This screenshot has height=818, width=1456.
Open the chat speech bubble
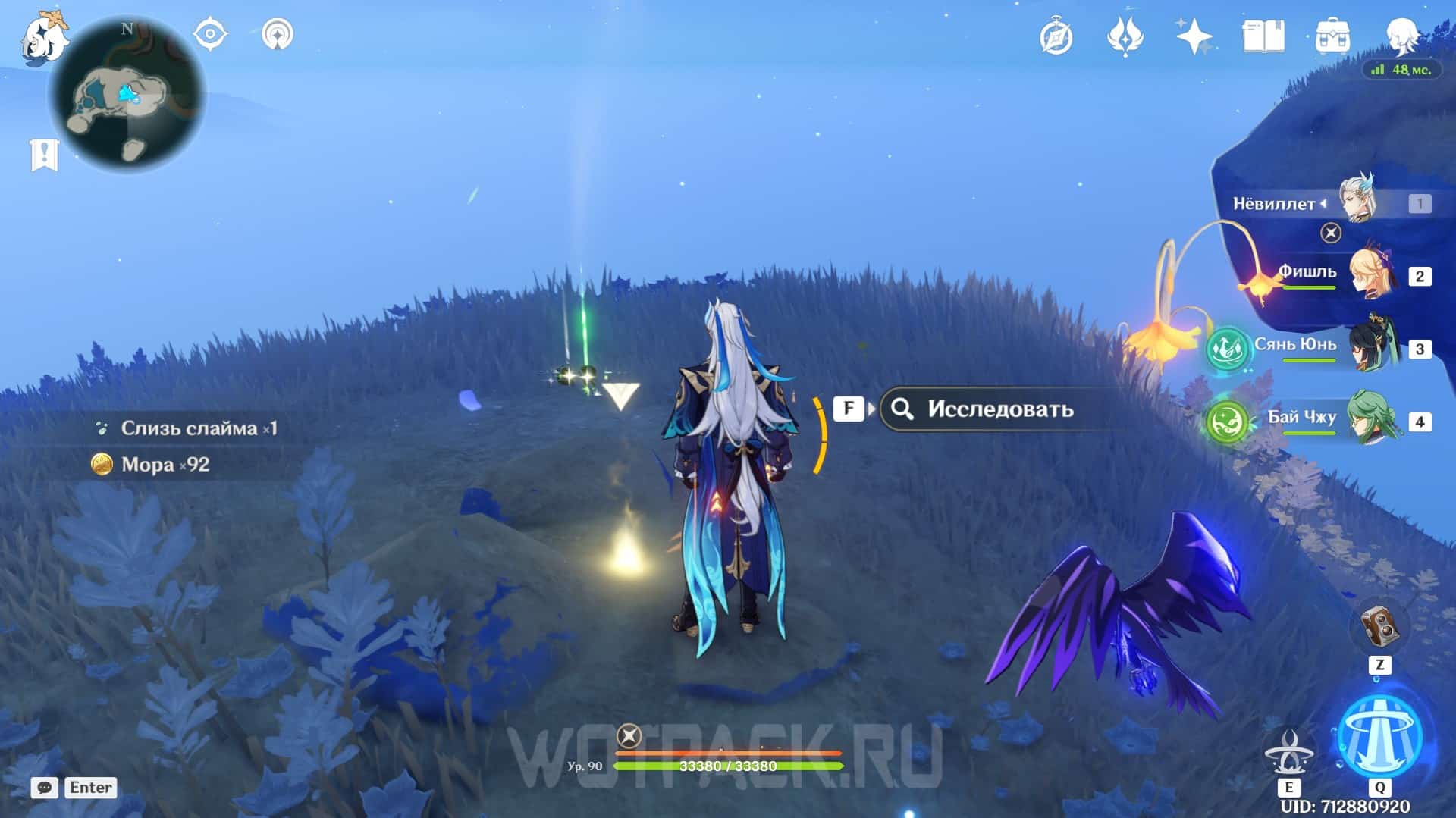45,788
